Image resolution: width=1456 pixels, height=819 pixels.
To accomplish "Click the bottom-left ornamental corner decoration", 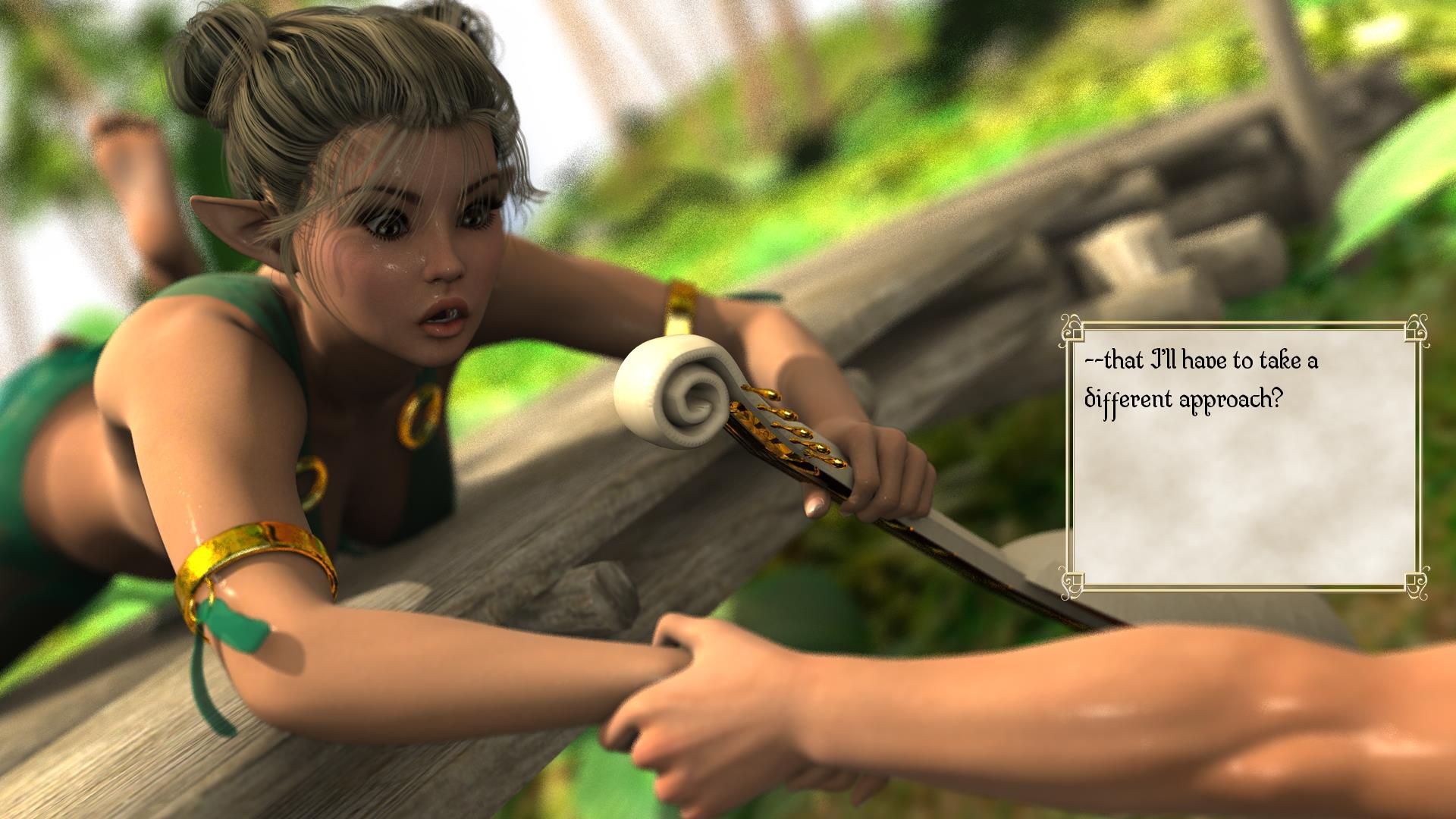I will tap(1072, 582).
